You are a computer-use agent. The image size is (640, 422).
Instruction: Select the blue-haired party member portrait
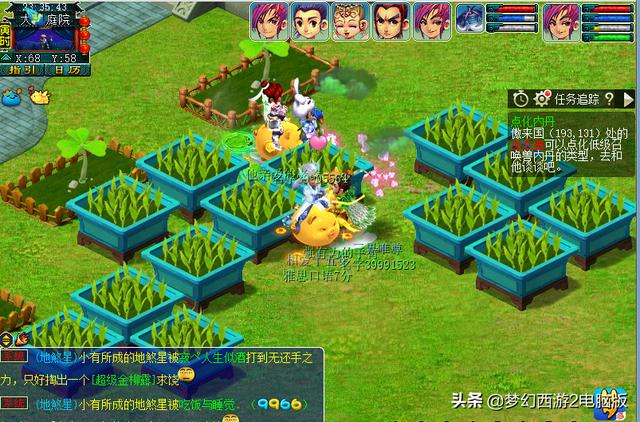[308, 21]
